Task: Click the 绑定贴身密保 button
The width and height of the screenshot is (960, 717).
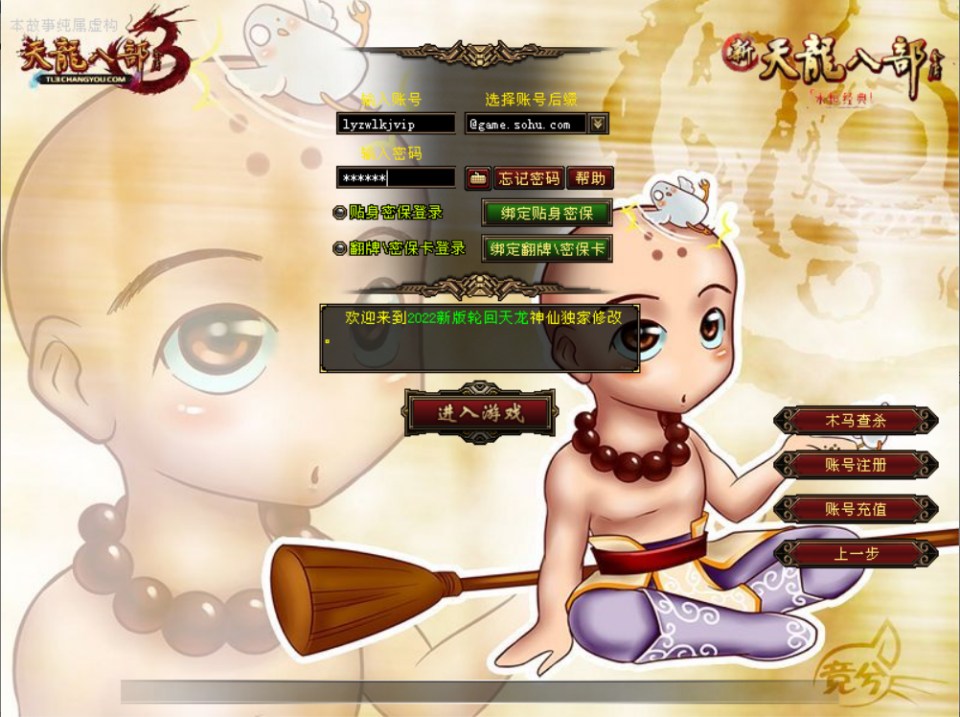Action: pyautogui.click(x=547, y=213)
